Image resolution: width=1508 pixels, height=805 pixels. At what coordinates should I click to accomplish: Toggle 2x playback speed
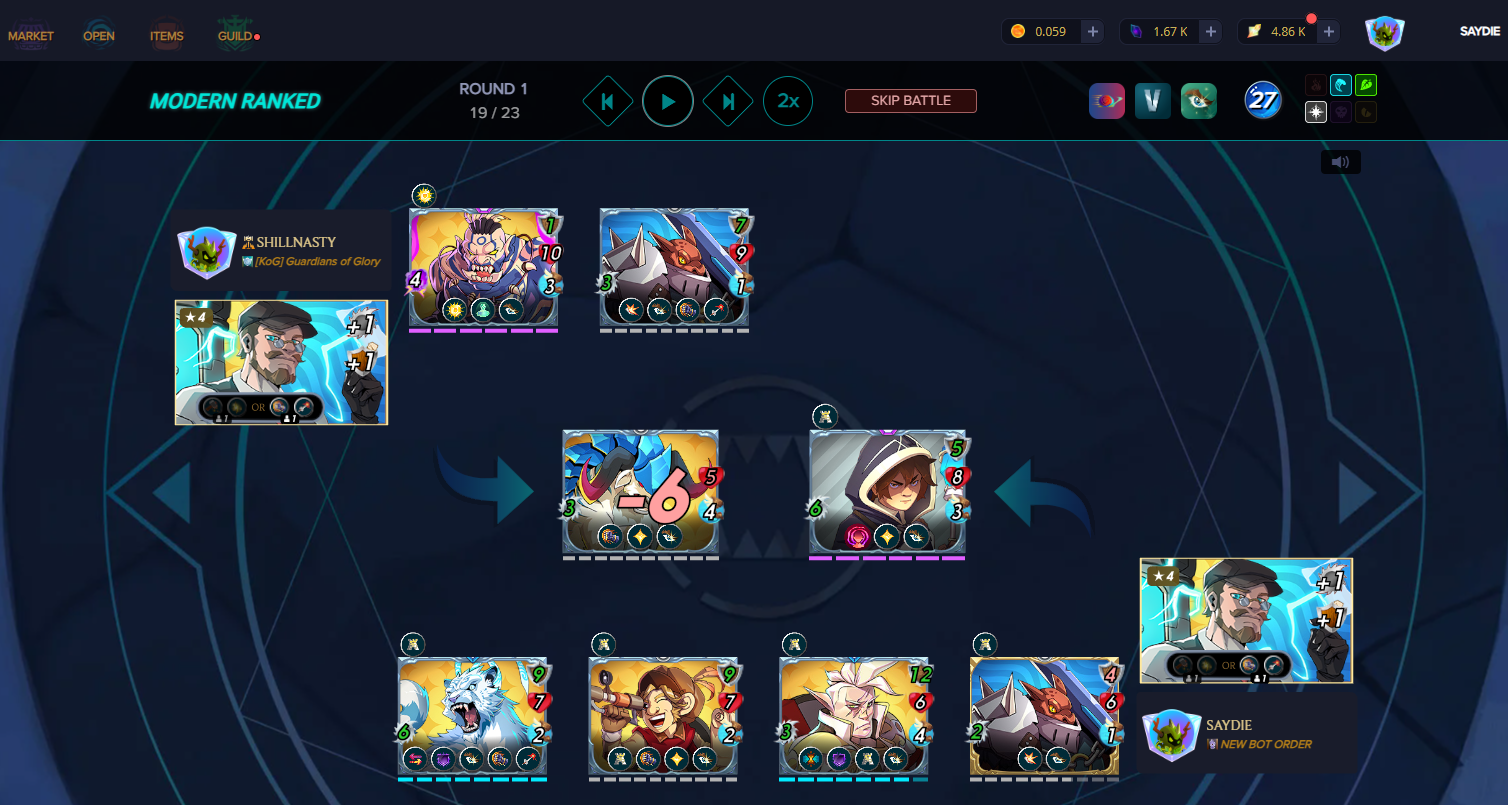[x=788, y=101]
